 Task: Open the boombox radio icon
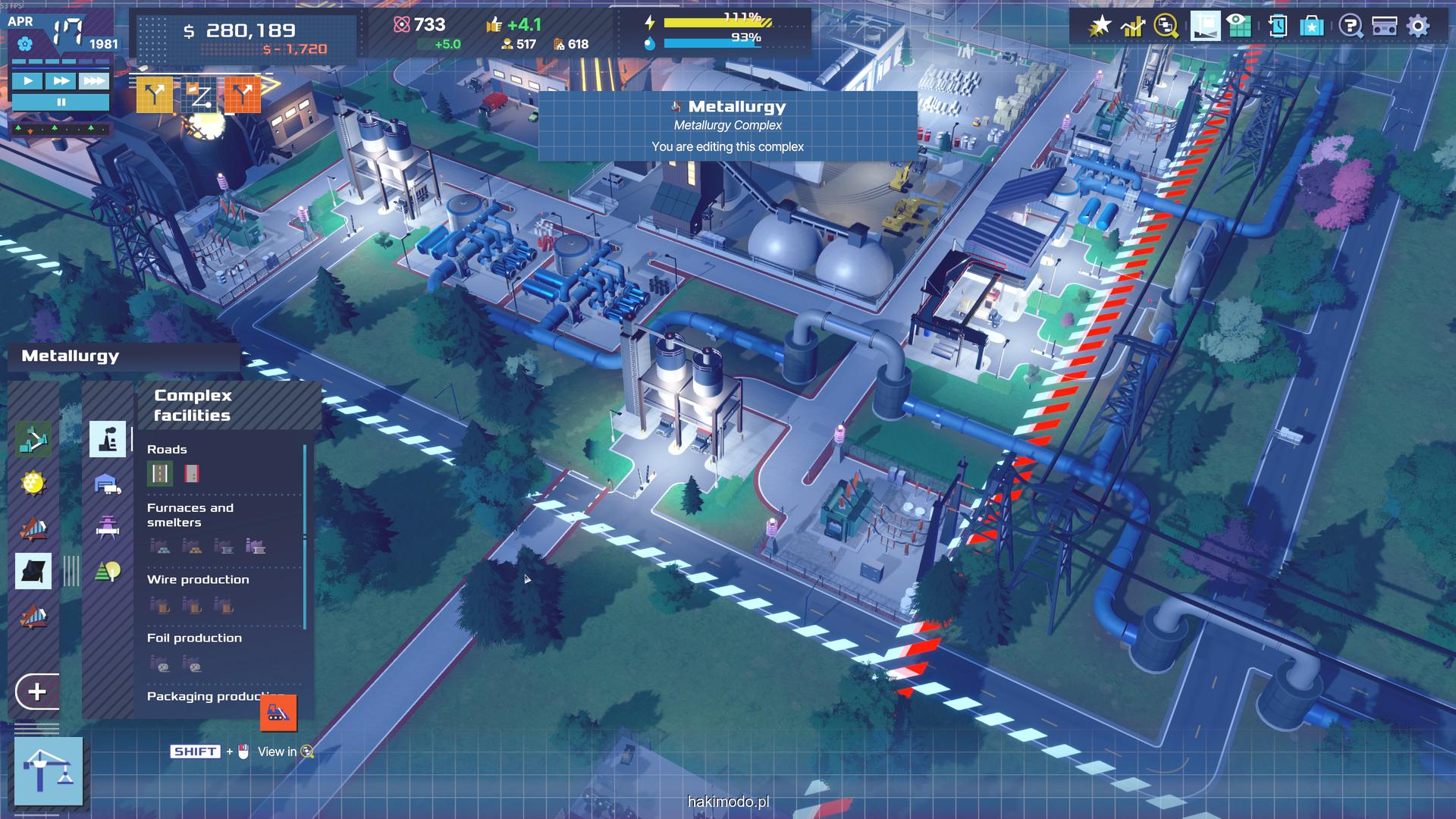coord(1385,27)
